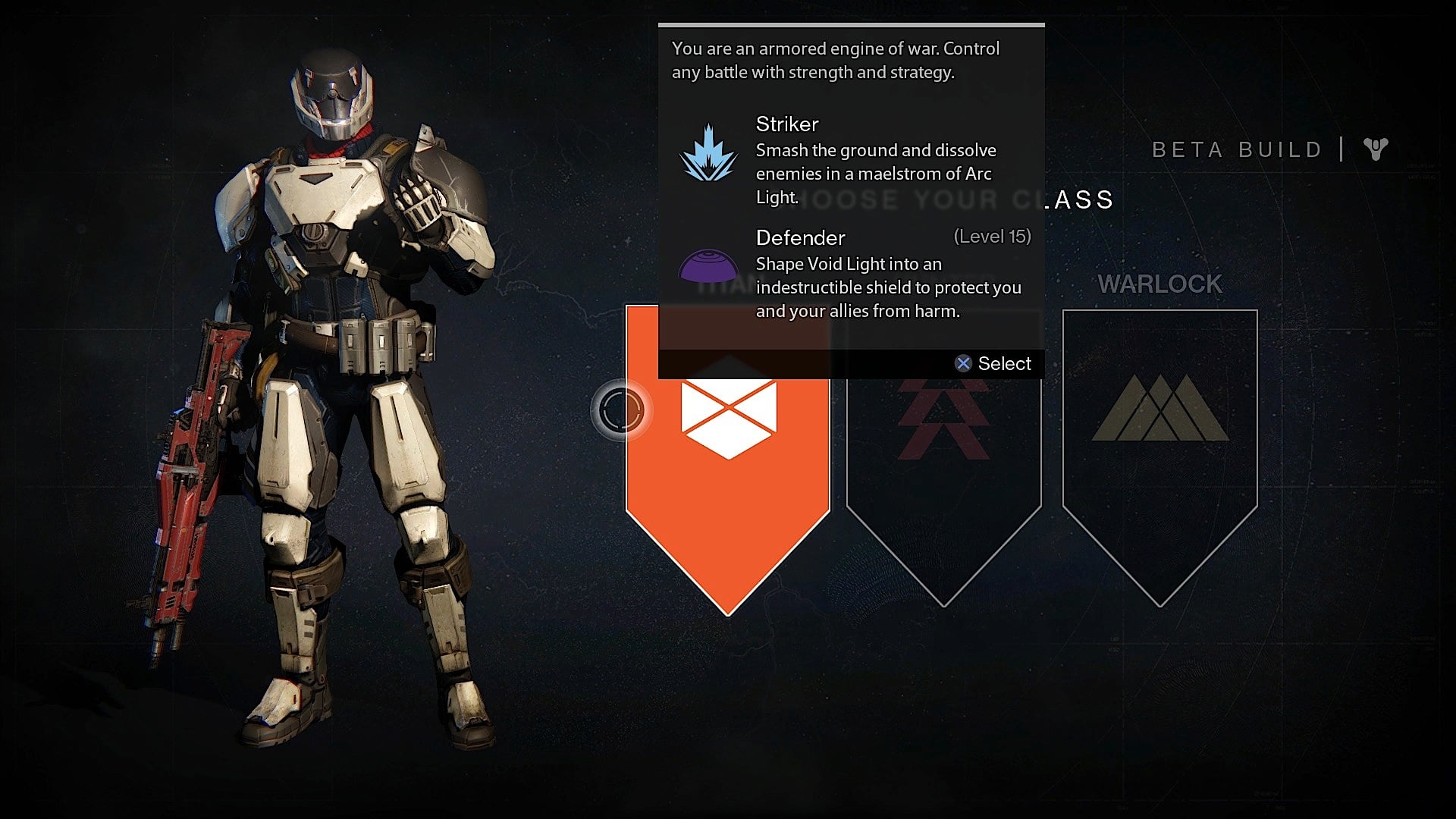Click the PlayStation X button icon near Select
The width and height of the screenshot is (1456, 819).
[964, 363]
